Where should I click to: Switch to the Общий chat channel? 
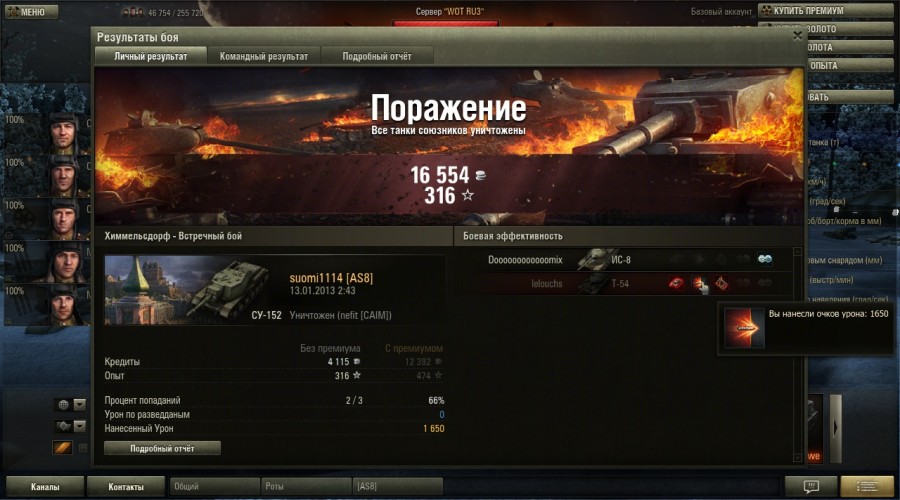[x=213, y=487]
